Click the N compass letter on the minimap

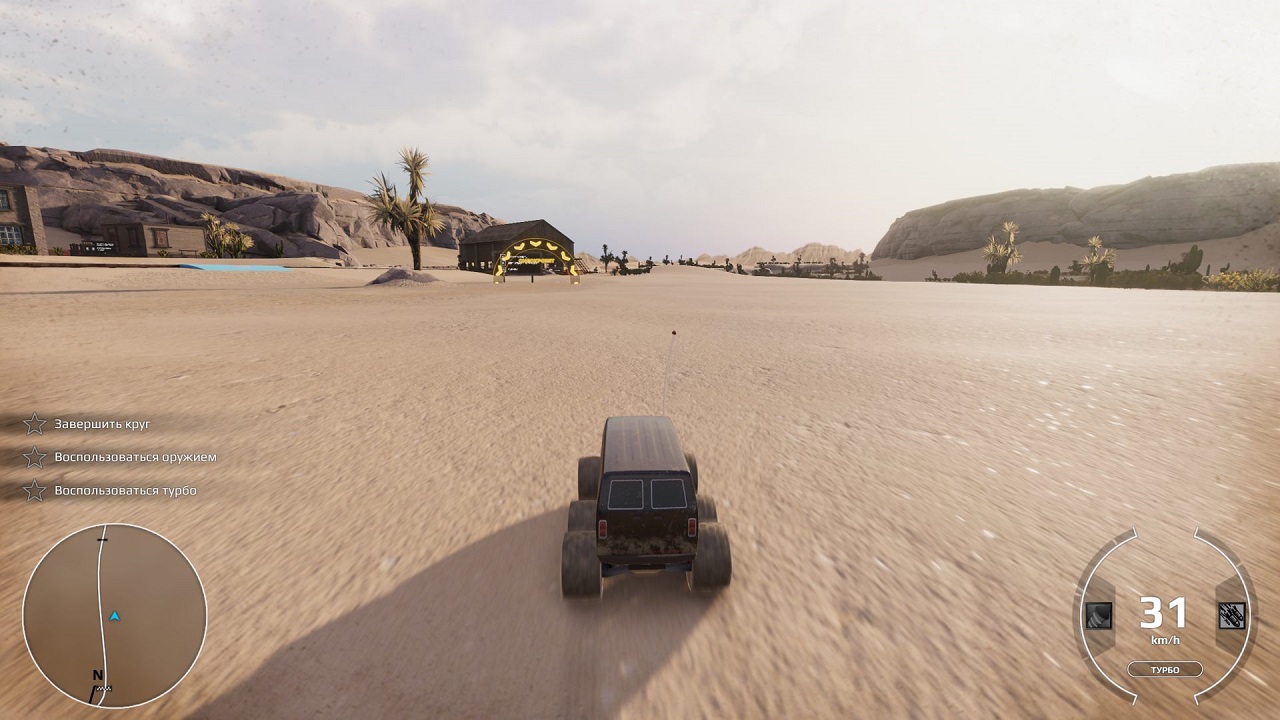coord(97,674)
